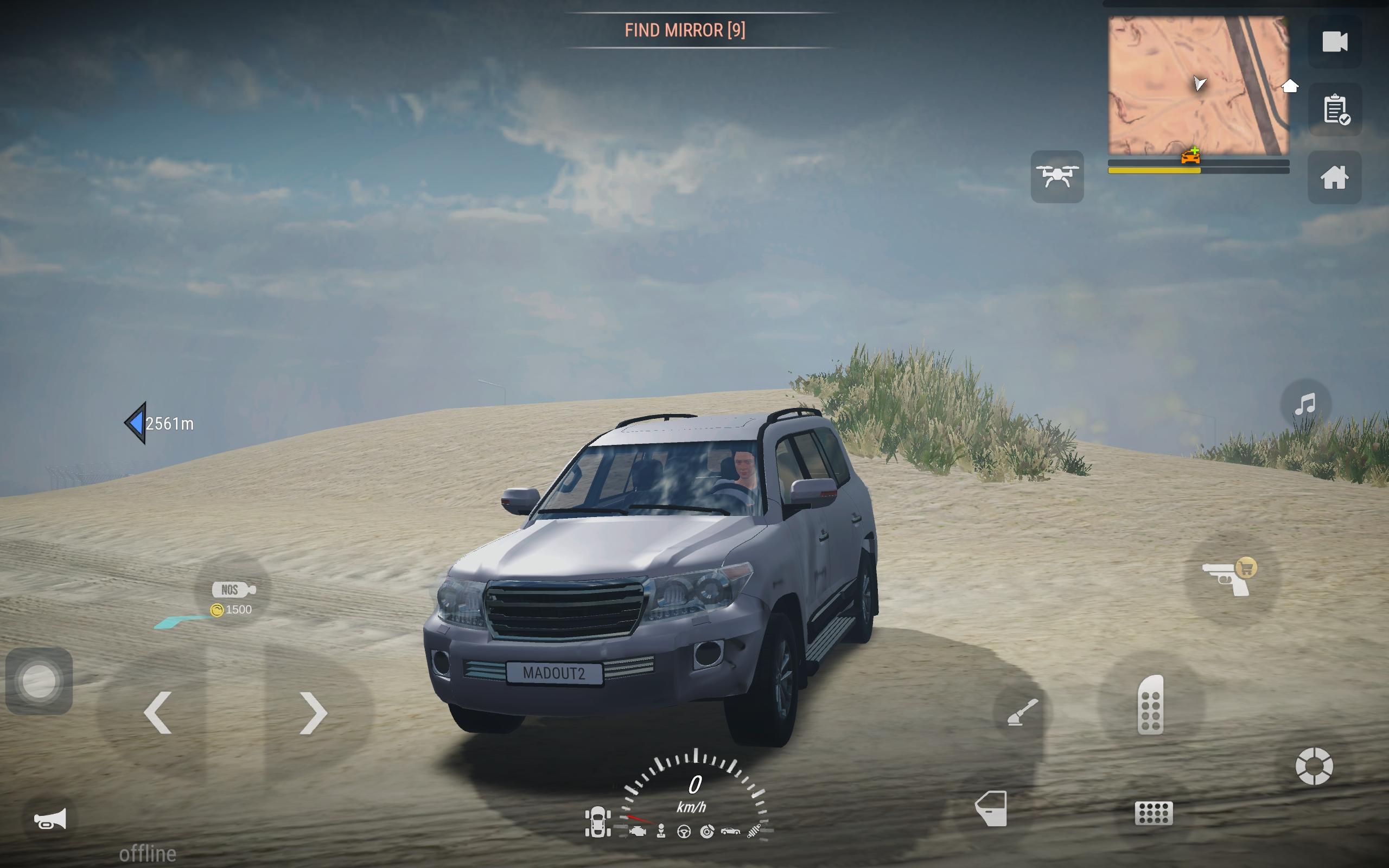Tap the round joystick button
Viewport: 1389px width, 868px height.
point(39,681)
